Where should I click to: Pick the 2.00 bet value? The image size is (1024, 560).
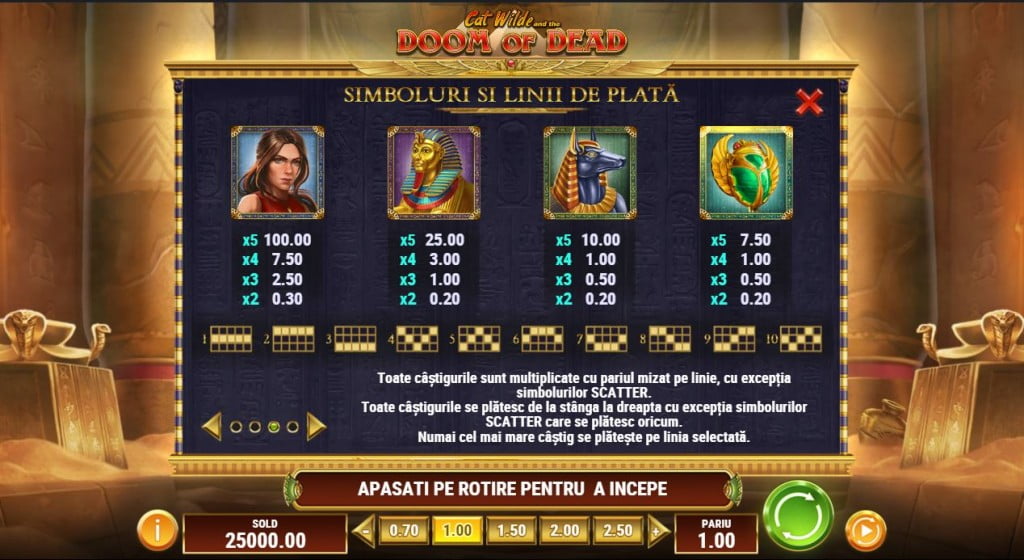click(x=563, y=530)
